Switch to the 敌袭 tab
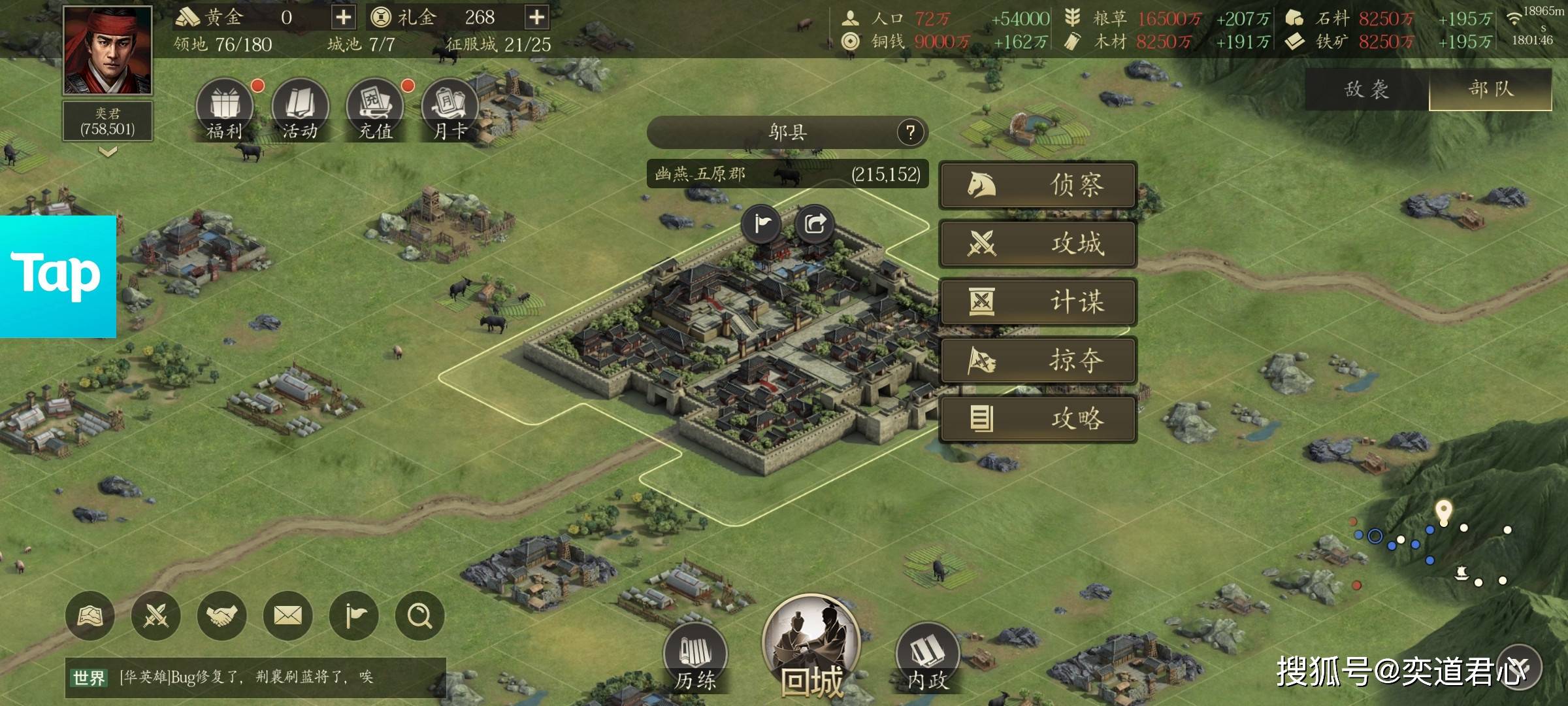Viewport: 1568px width, 706px height. (1367, 89)
